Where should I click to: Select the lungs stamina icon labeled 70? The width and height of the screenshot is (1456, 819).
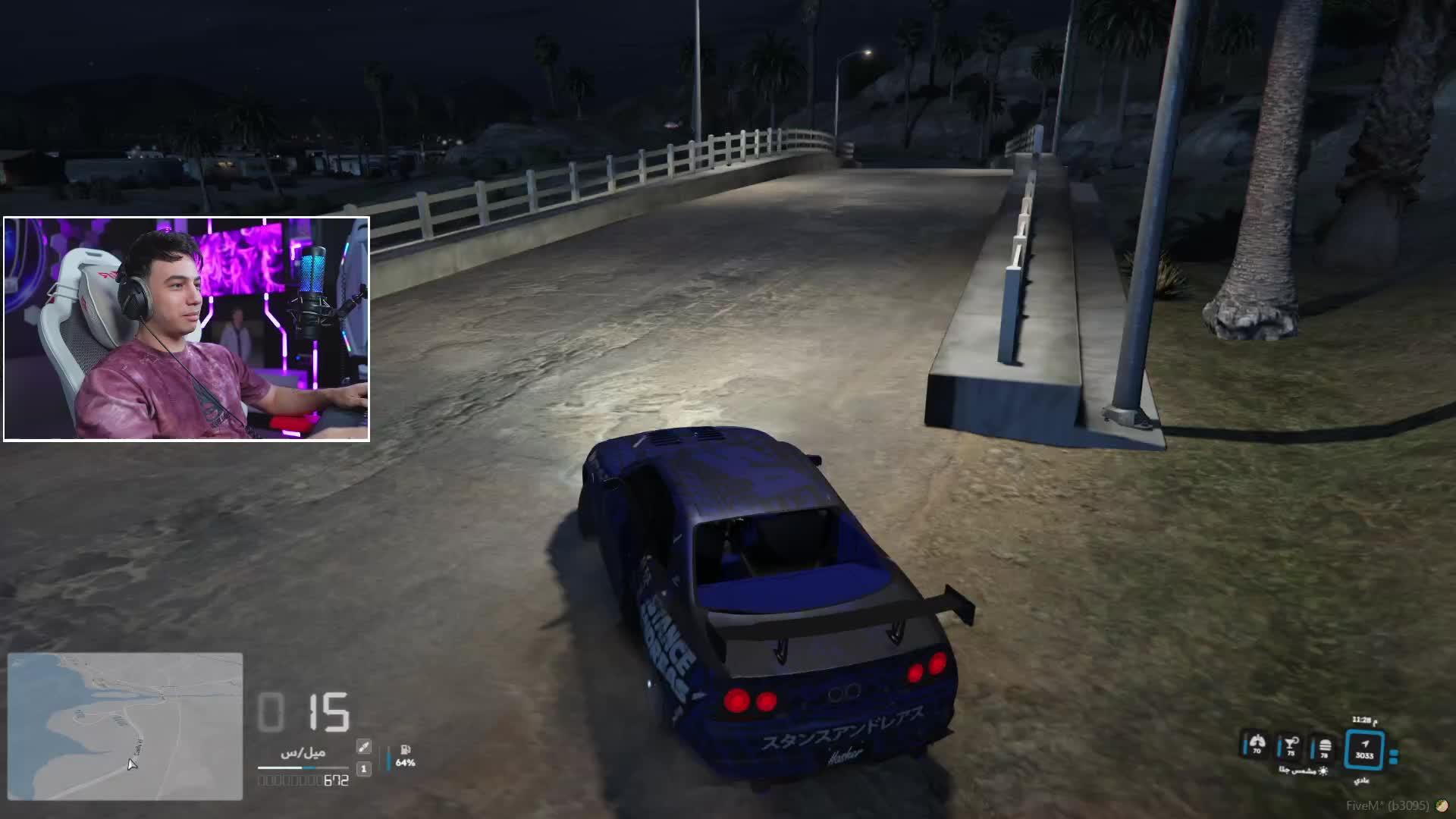(x=1256, y=744)
